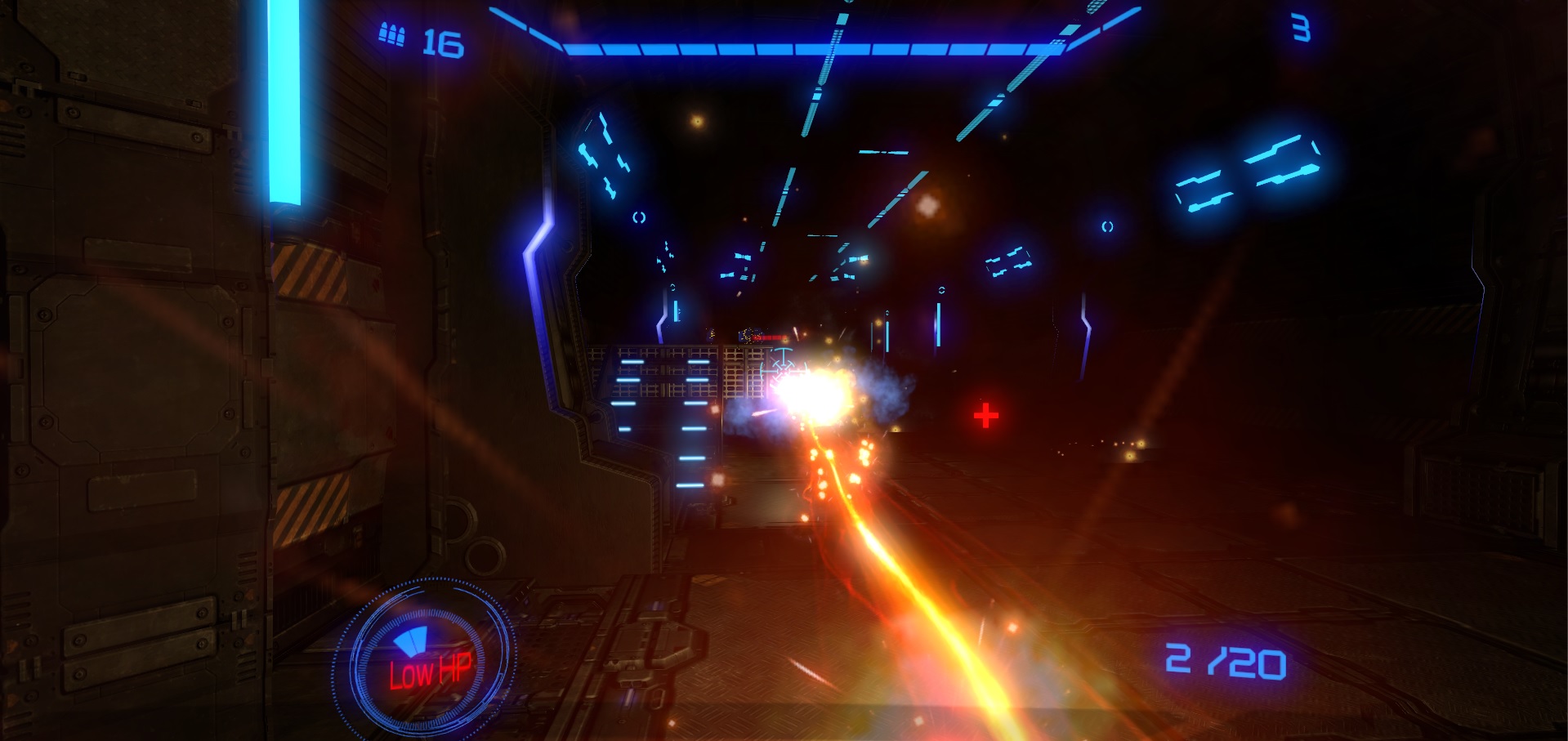This screenshot has width=1568, height=741.
Task: Click the bullet clip ammo icon
Action: [x=392, y=33]
